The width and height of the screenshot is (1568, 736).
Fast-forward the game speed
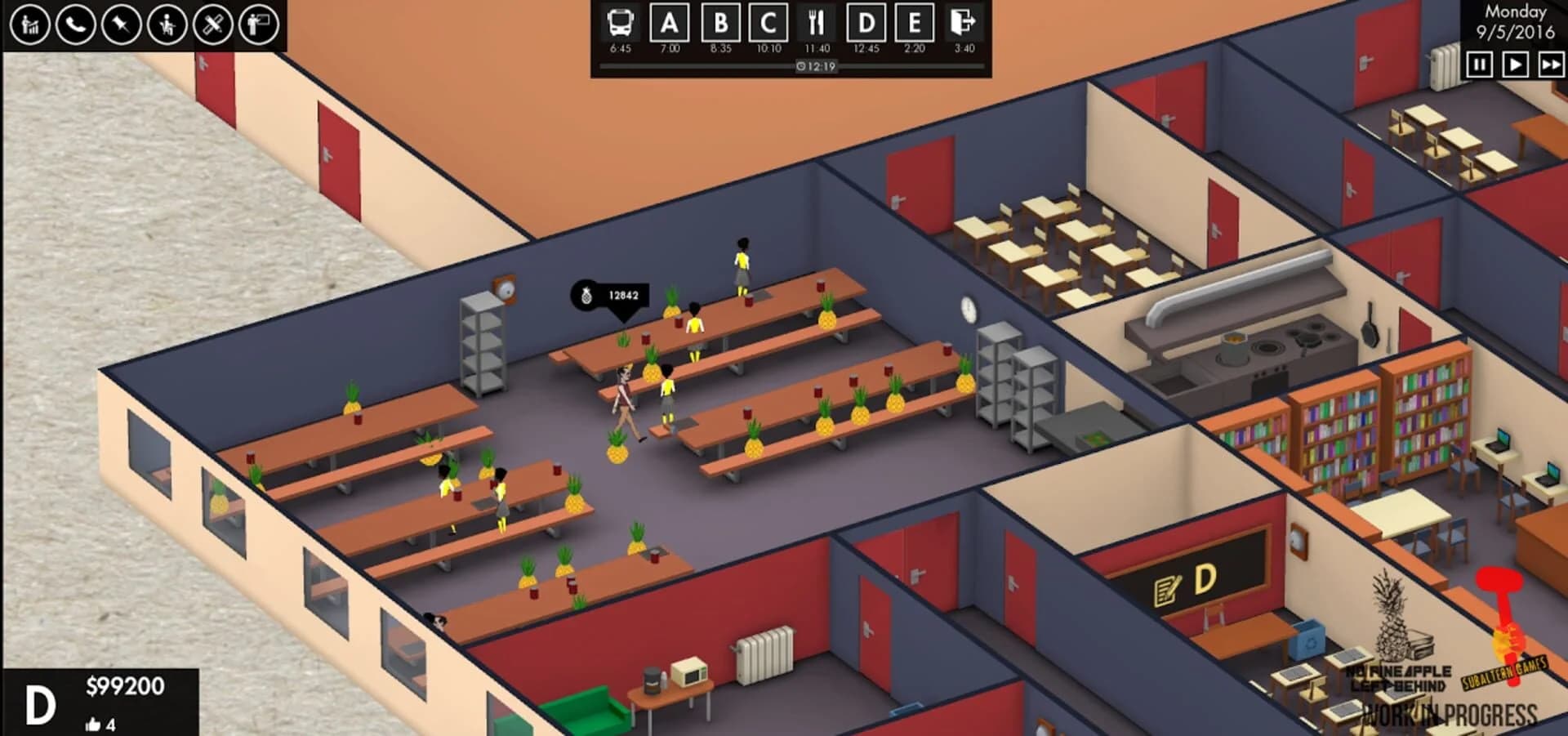point(1550,65)
